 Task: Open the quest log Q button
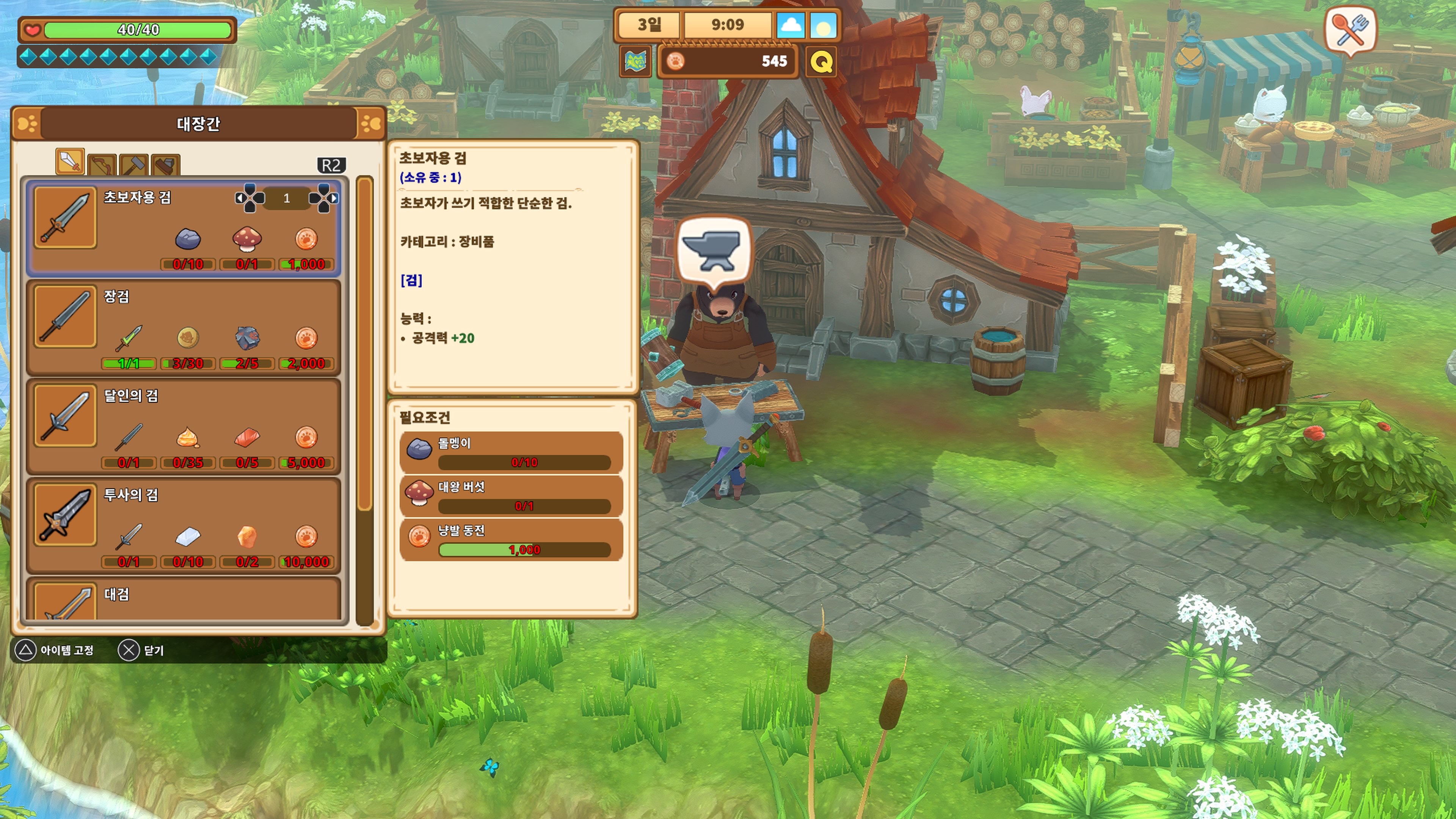coord(821,61)
